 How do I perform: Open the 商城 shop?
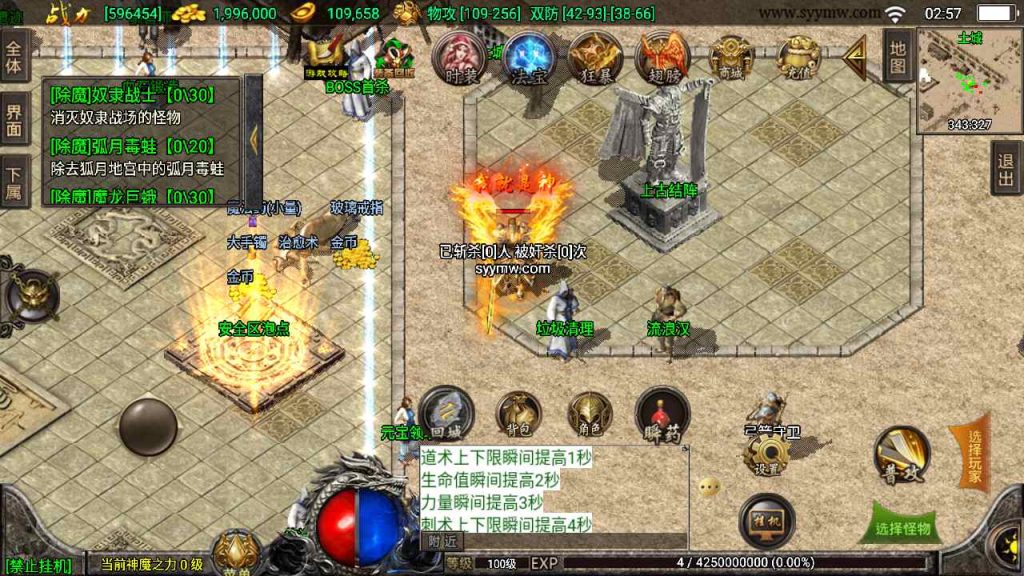(731, 58)
